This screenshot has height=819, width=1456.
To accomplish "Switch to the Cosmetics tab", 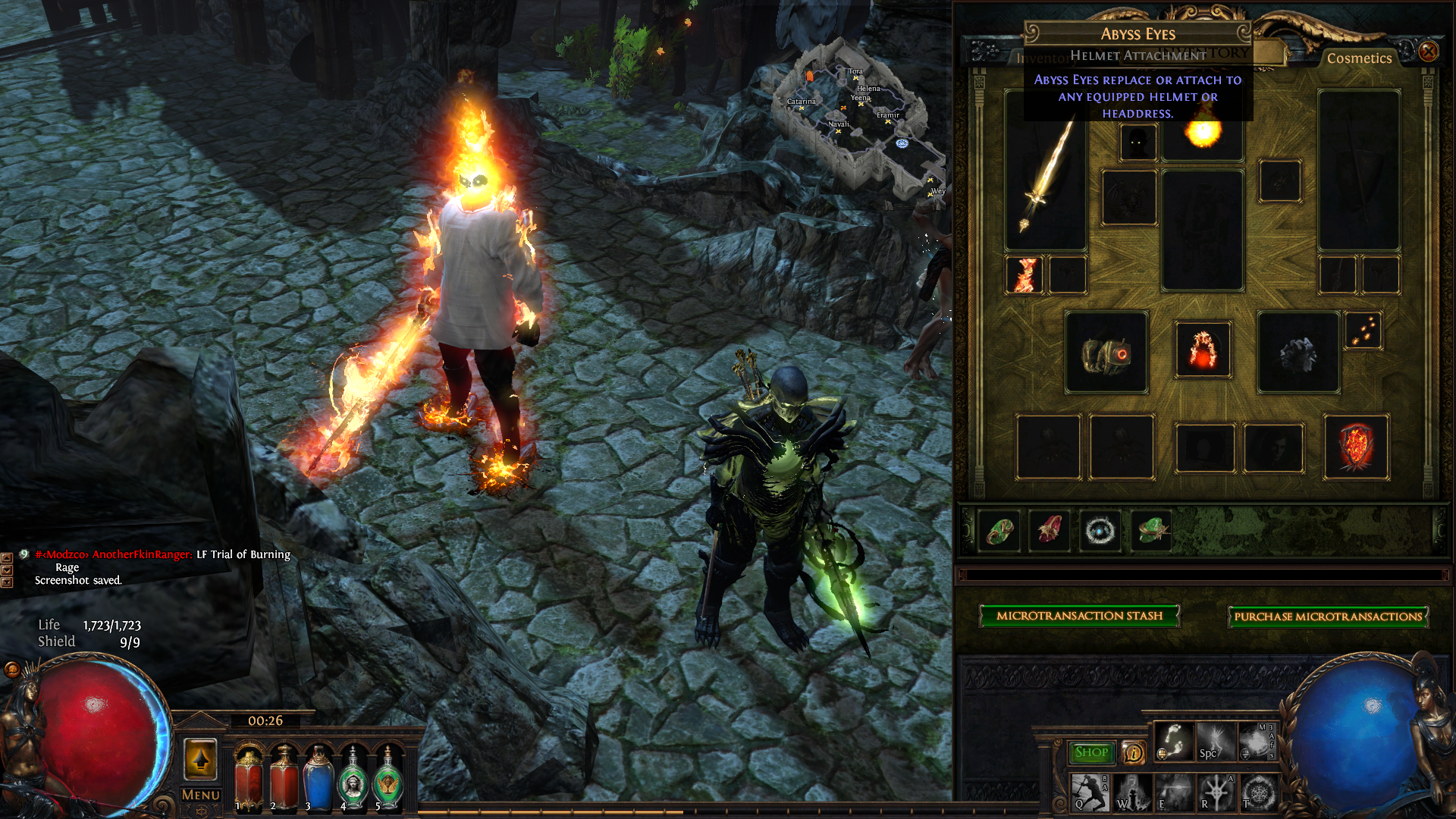I will point(1359,58).
